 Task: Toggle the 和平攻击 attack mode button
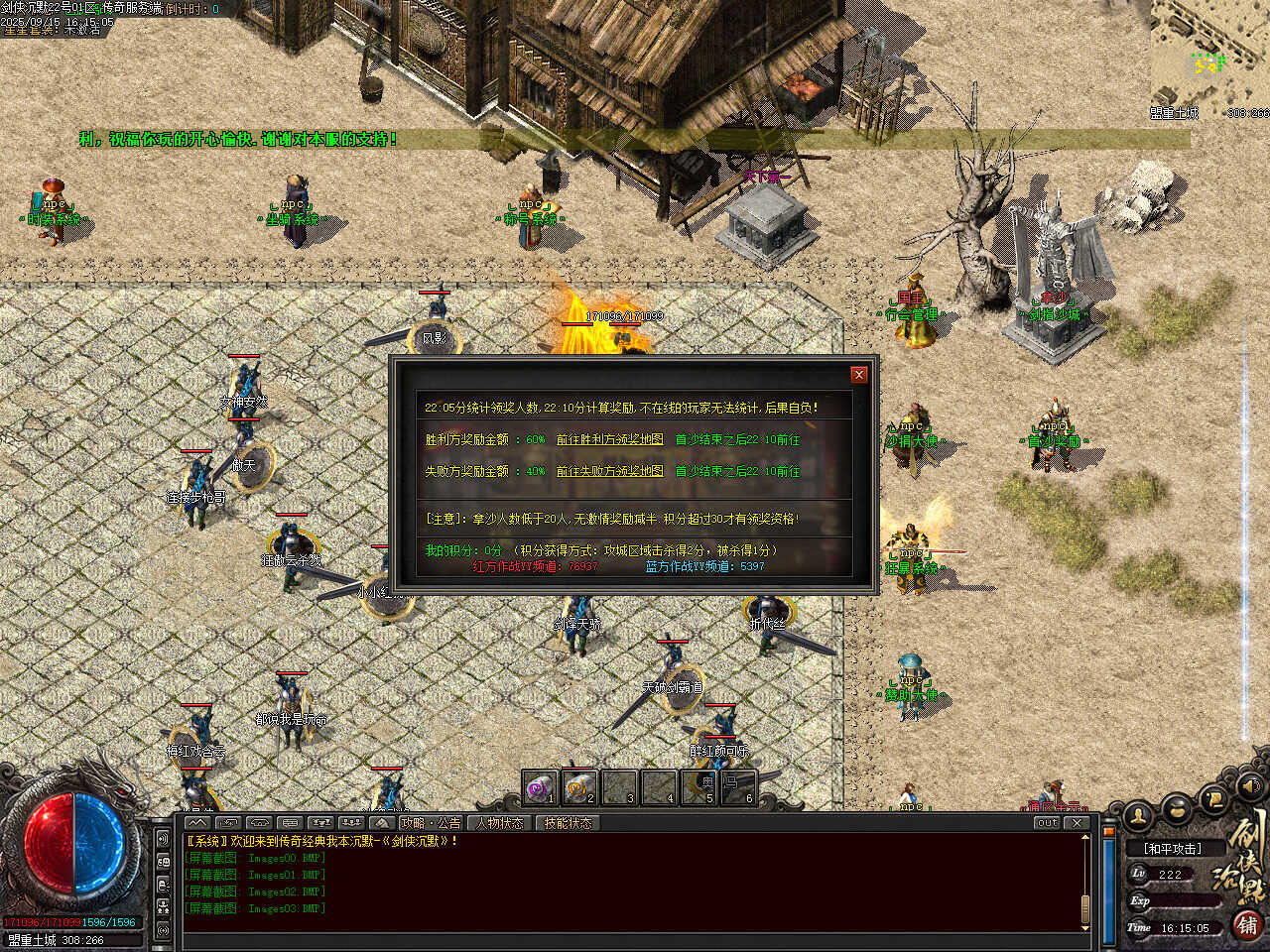click(x=1172, y=849)
